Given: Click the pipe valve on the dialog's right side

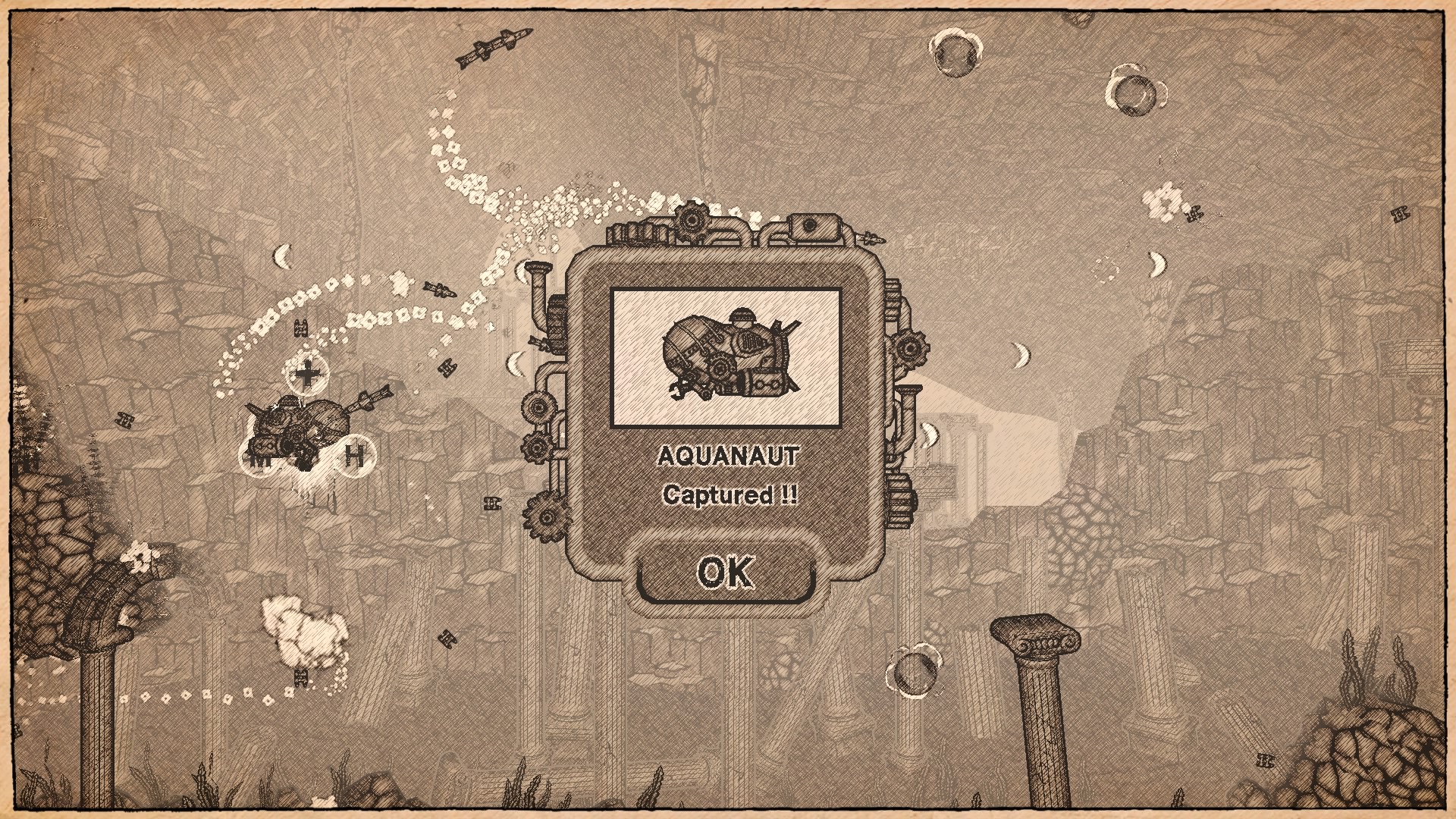Looking at the screenshot, I should click(x=908, y=394).
